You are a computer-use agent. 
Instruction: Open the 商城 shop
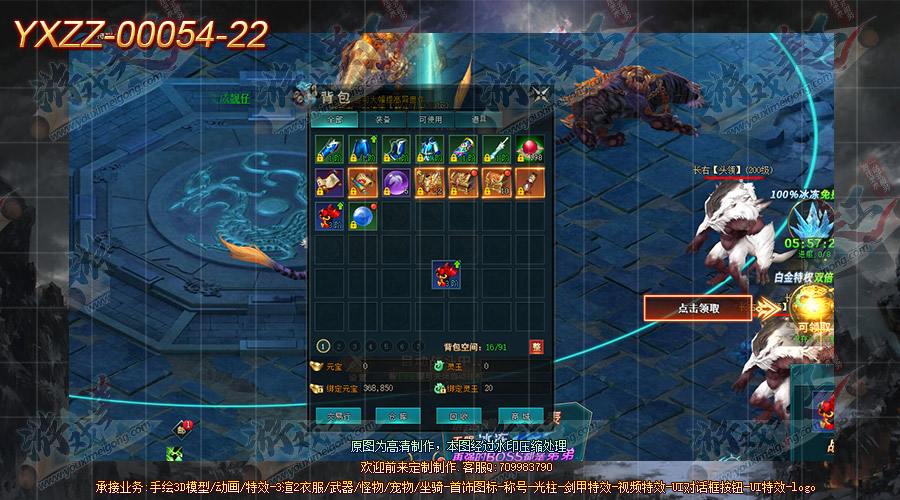(x=521, y=415)
